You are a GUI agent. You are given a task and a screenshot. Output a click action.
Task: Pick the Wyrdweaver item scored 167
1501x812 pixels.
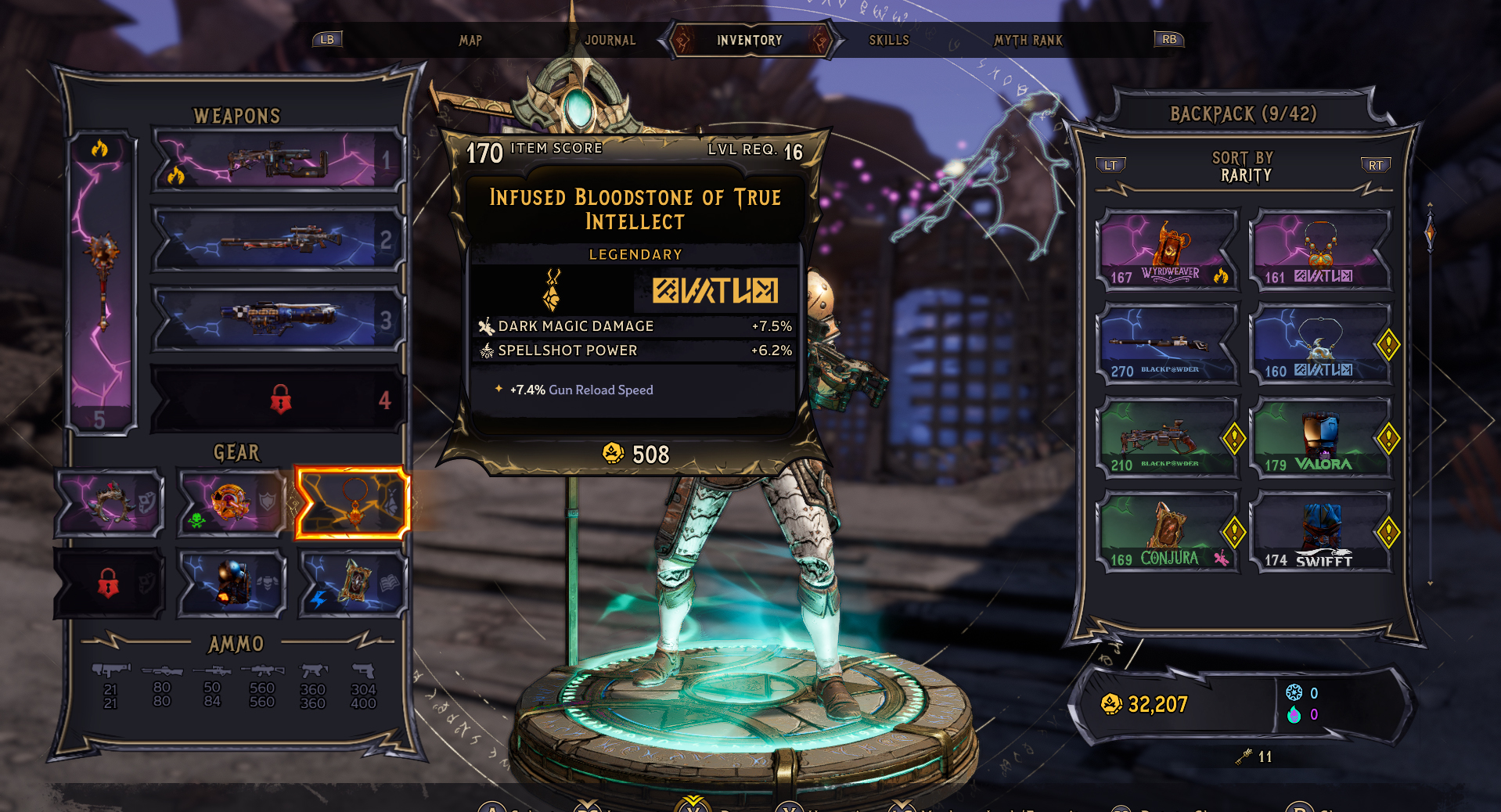(1167, 250)
